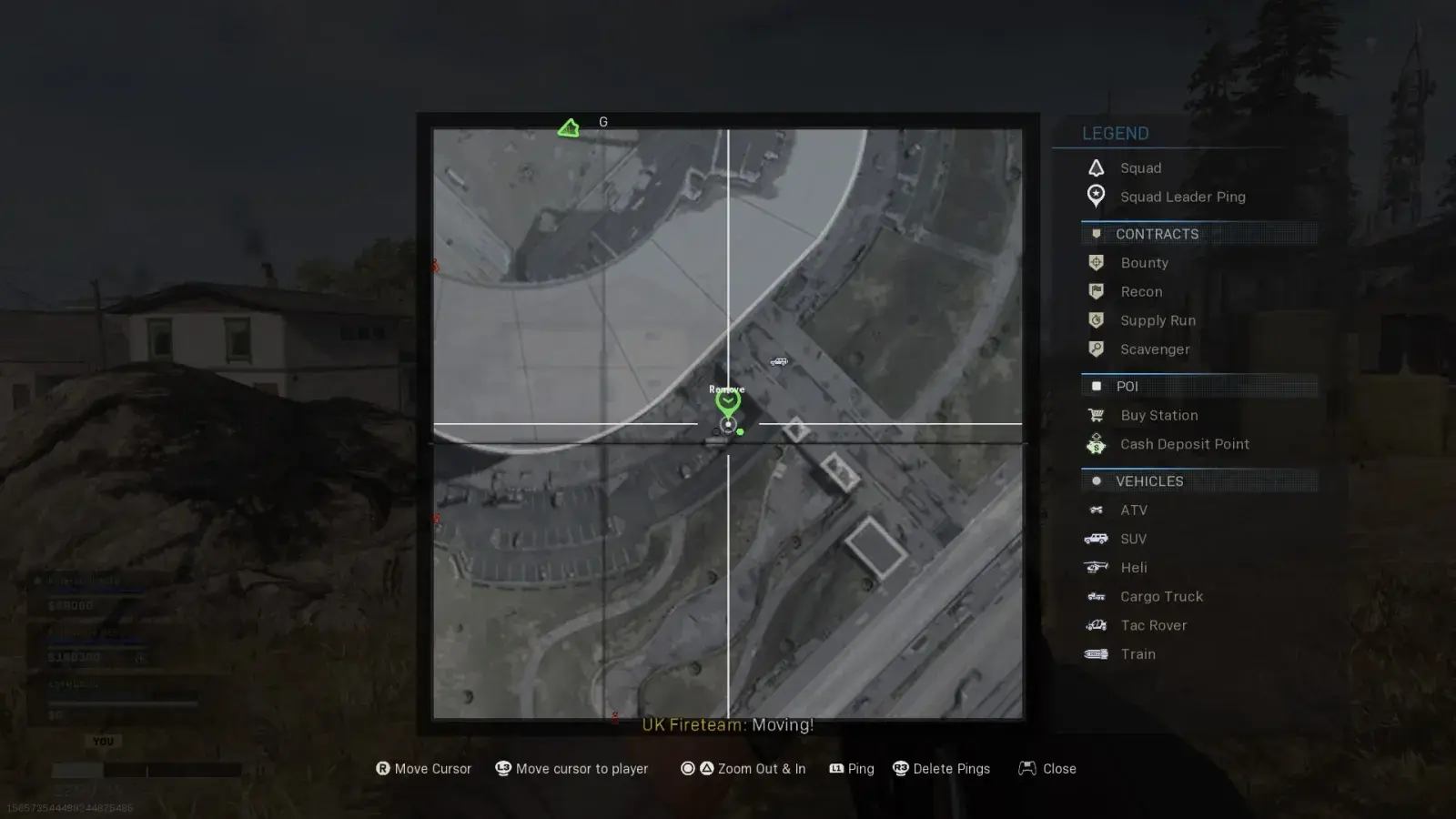Select the Train legend entry
The width and height of the screenshot is (1456, 819).
(x=1137, y=654)
